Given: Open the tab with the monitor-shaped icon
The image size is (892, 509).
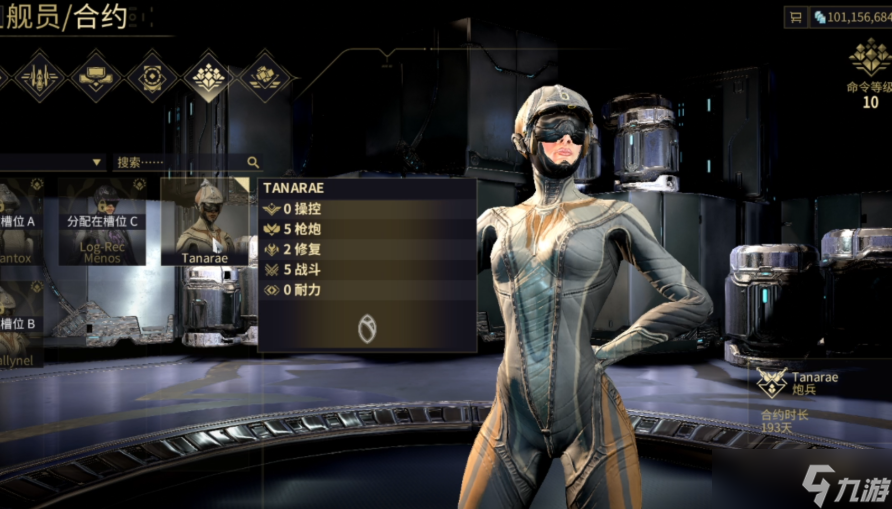Looking at the screenshot, I should click(95, 76).
